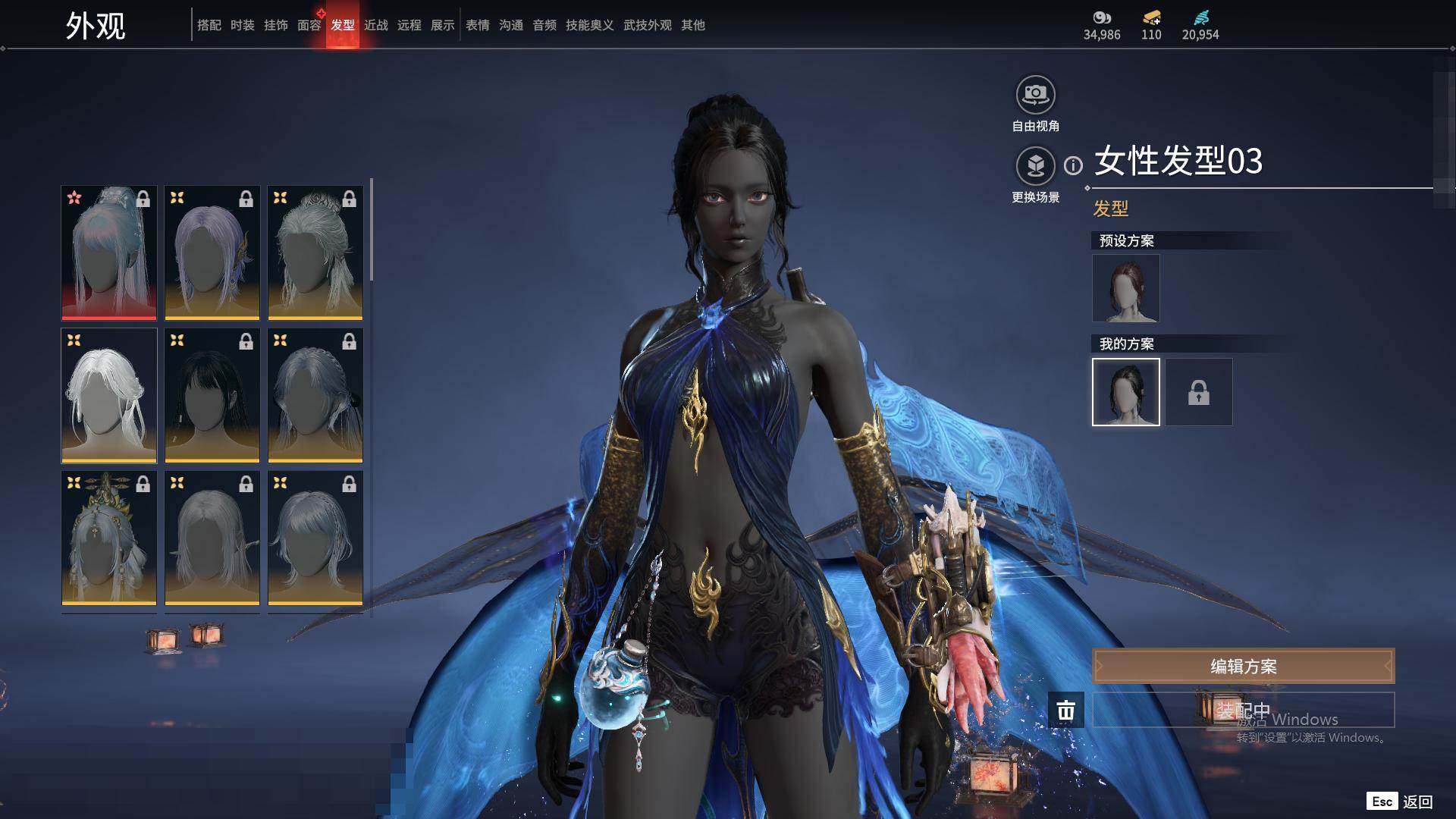Go to the 面容 tab
The width and height of the screenshot is (1456, 819).
click(x=309, y=25)
